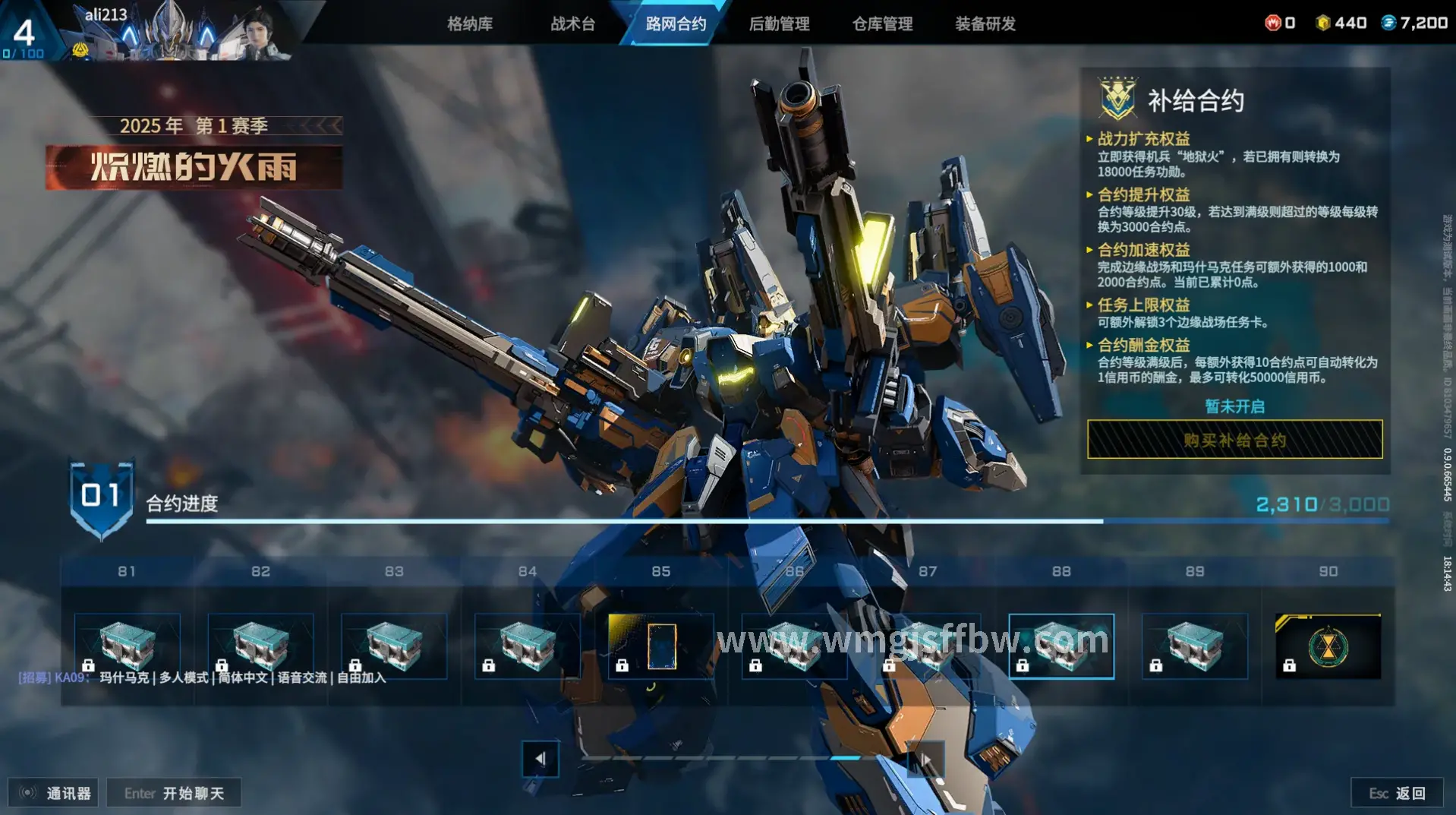1456x815 pixels.
Task: Select the 路网合约 tab
Action: [676, 24]
